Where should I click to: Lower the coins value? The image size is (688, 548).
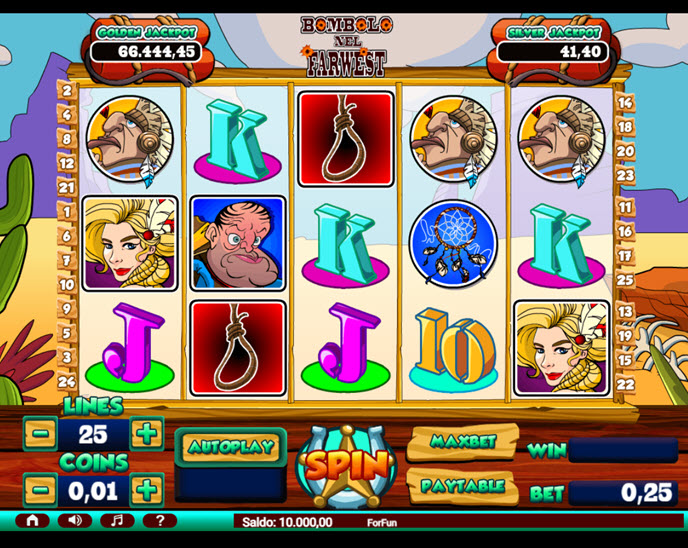tap(40, 490)
